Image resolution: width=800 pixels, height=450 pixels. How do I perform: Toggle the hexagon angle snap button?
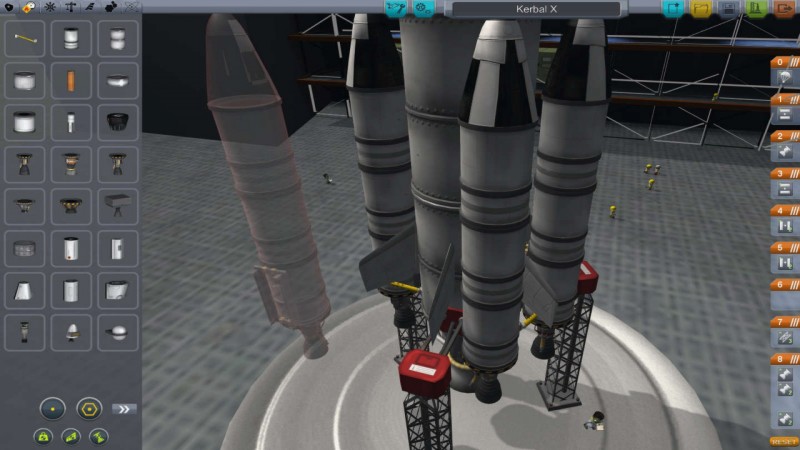89,408
